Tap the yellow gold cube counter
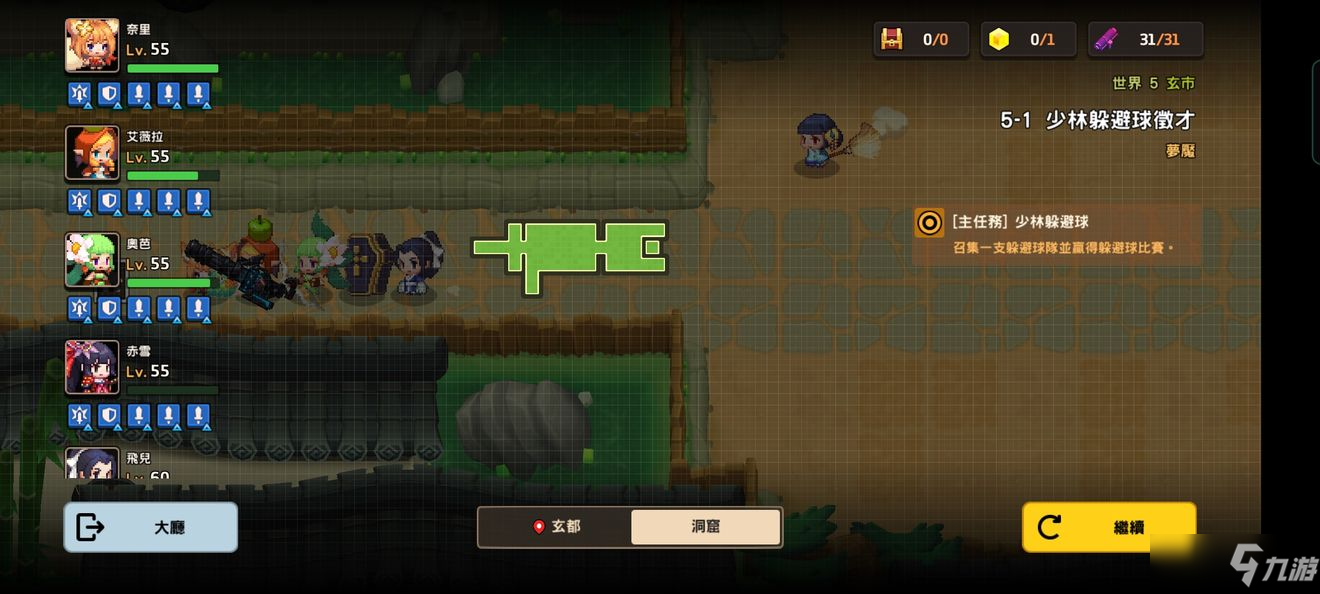The width and height of the screenshot is (1320, 594). click(x=1028, y=40)
